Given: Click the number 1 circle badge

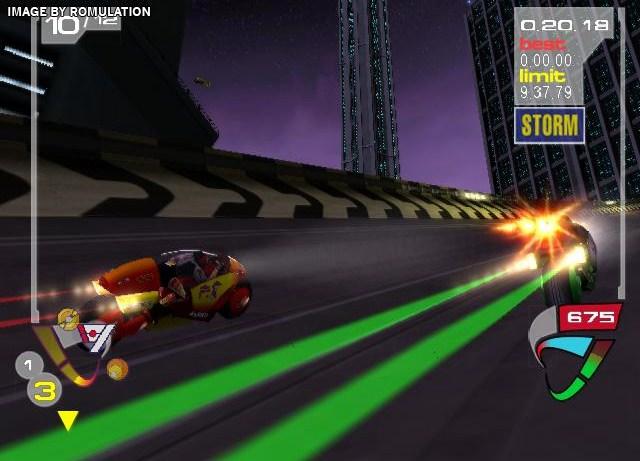Looking at the screenshot, I should tap(28, 365).
